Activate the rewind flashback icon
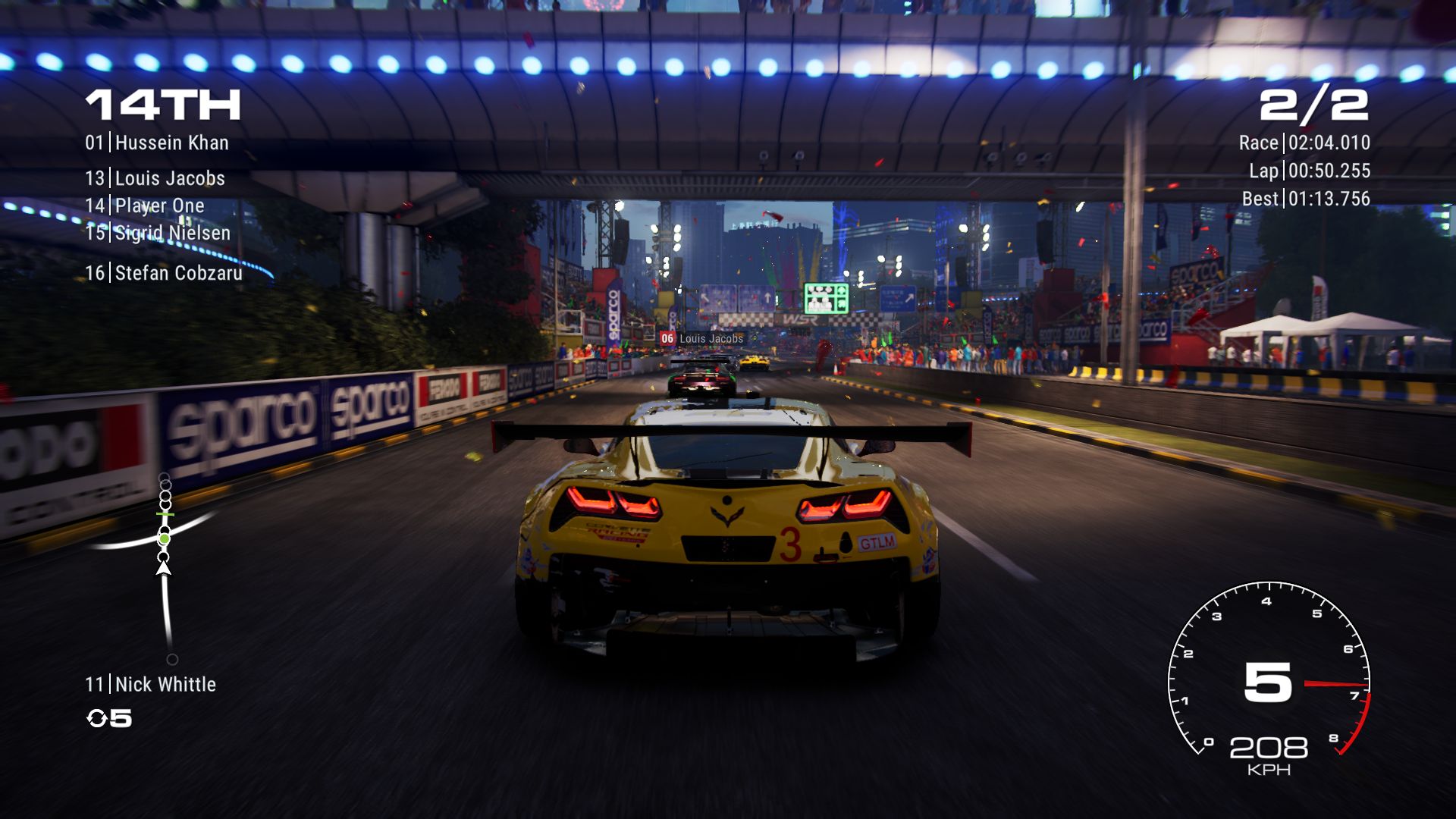 point(97,718)
